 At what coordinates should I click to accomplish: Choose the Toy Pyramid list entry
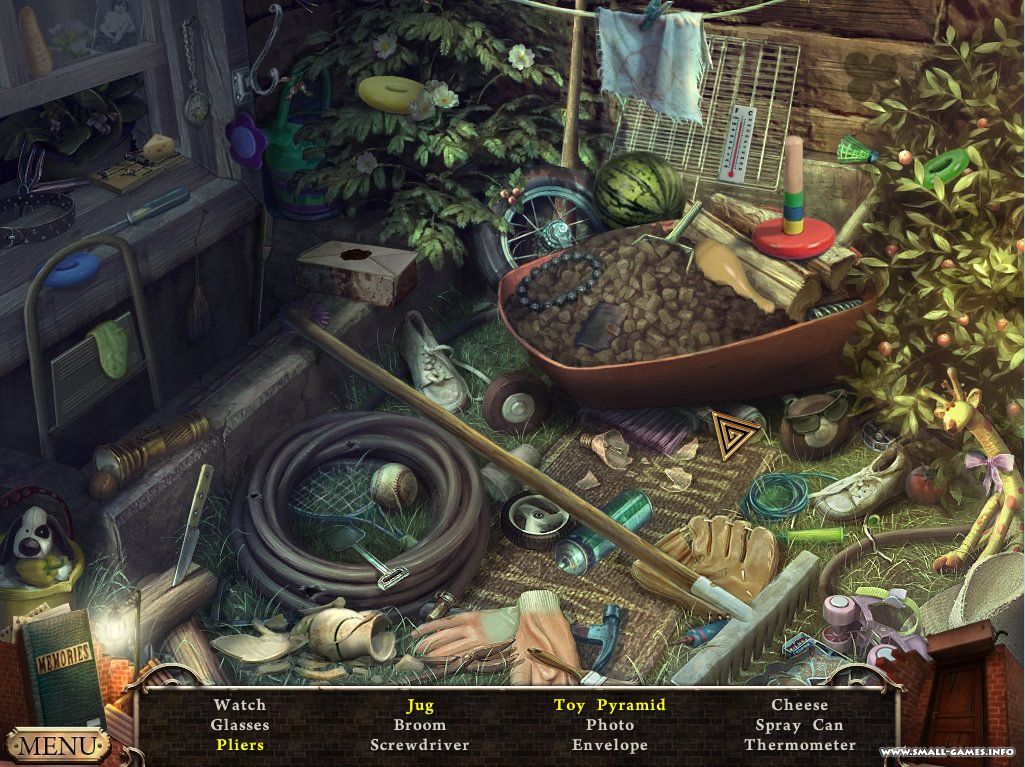609,705
